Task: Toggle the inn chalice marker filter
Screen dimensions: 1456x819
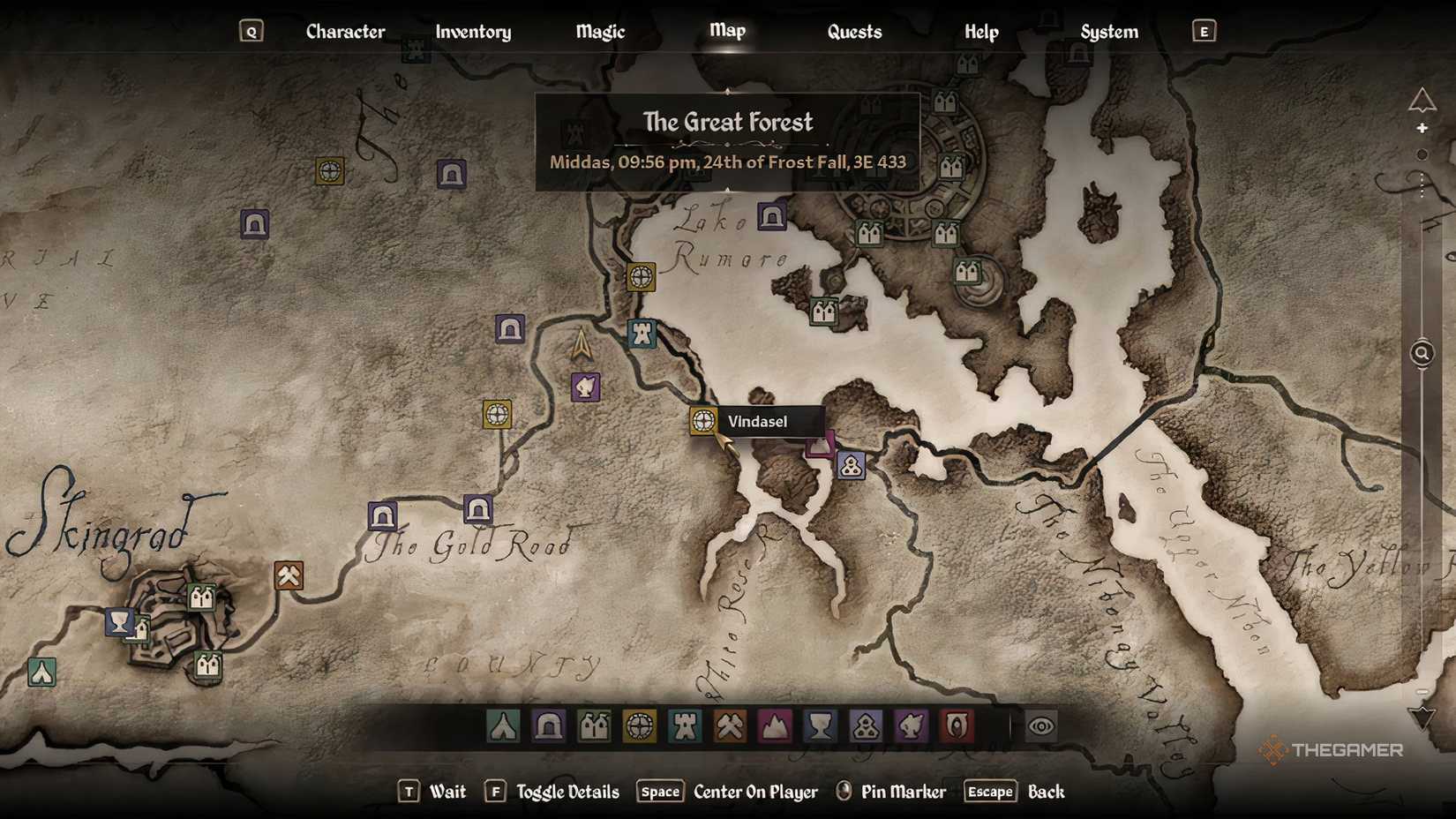Action: 820,726
